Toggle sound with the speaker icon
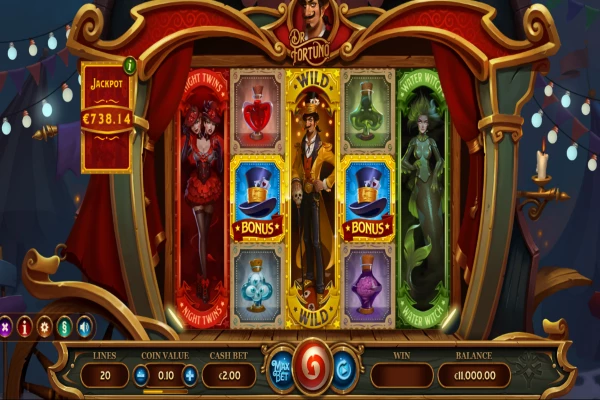600x400 pixels. 84,326
